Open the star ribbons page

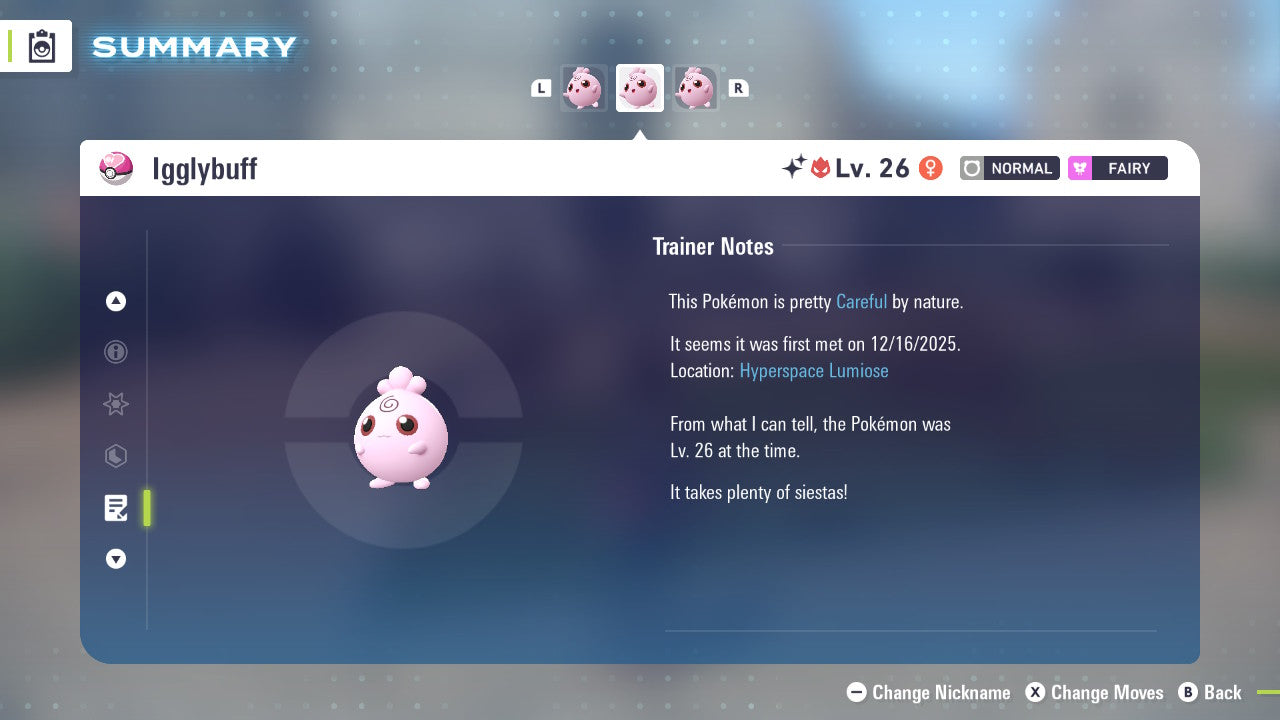(116, 404)
